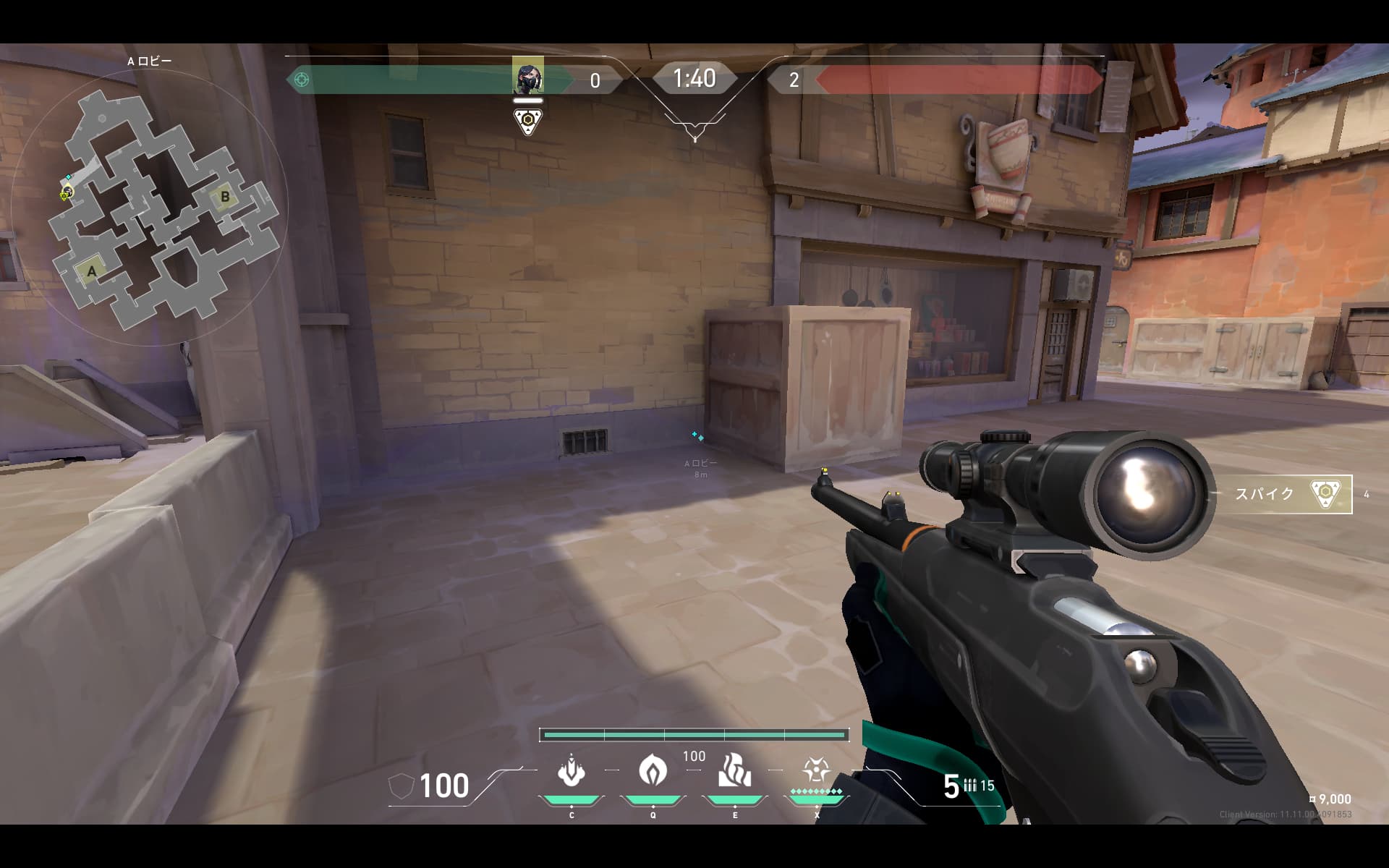Click the Viper agent portrait in scoreboard
The width and height of the screenshot is (1389, 868).
click(x=527, y=76)
